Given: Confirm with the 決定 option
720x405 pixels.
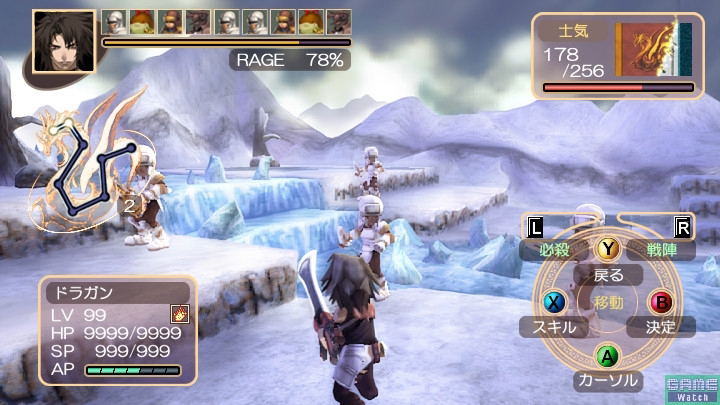Looking at the screenshot, I should [x=661, y=326].
